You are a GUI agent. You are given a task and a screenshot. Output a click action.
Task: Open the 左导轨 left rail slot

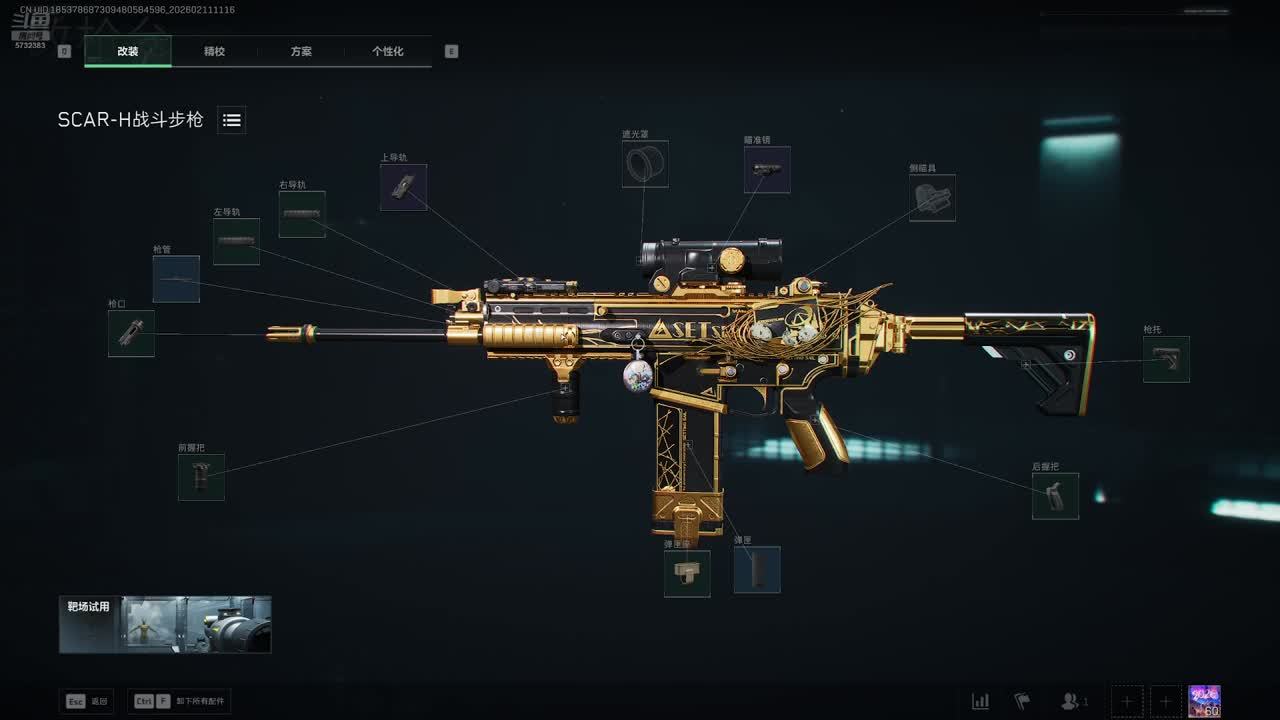click(236, 242)
